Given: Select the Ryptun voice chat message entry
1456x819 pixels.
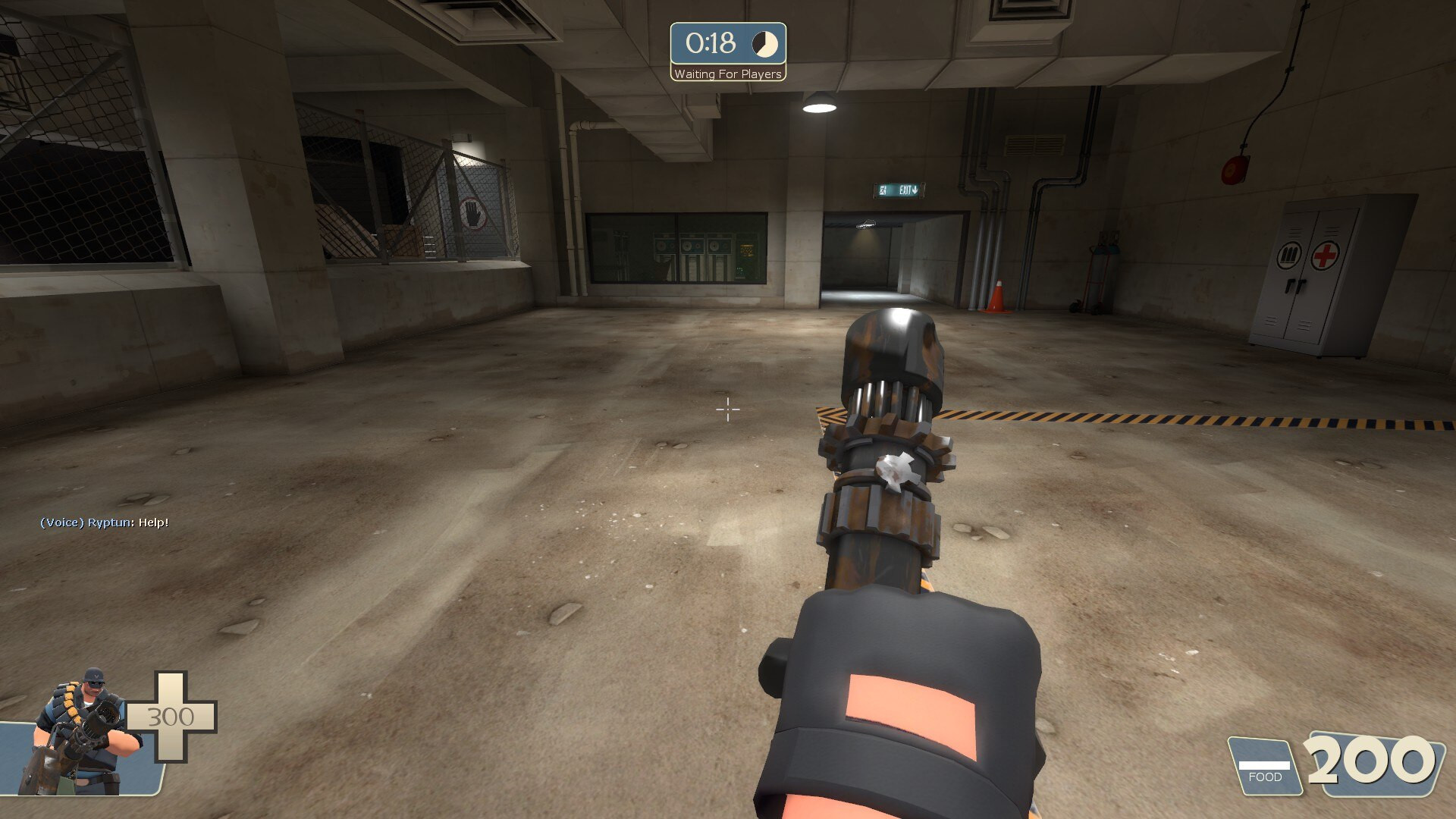Looking at the screenshot, I should point(104,522).
